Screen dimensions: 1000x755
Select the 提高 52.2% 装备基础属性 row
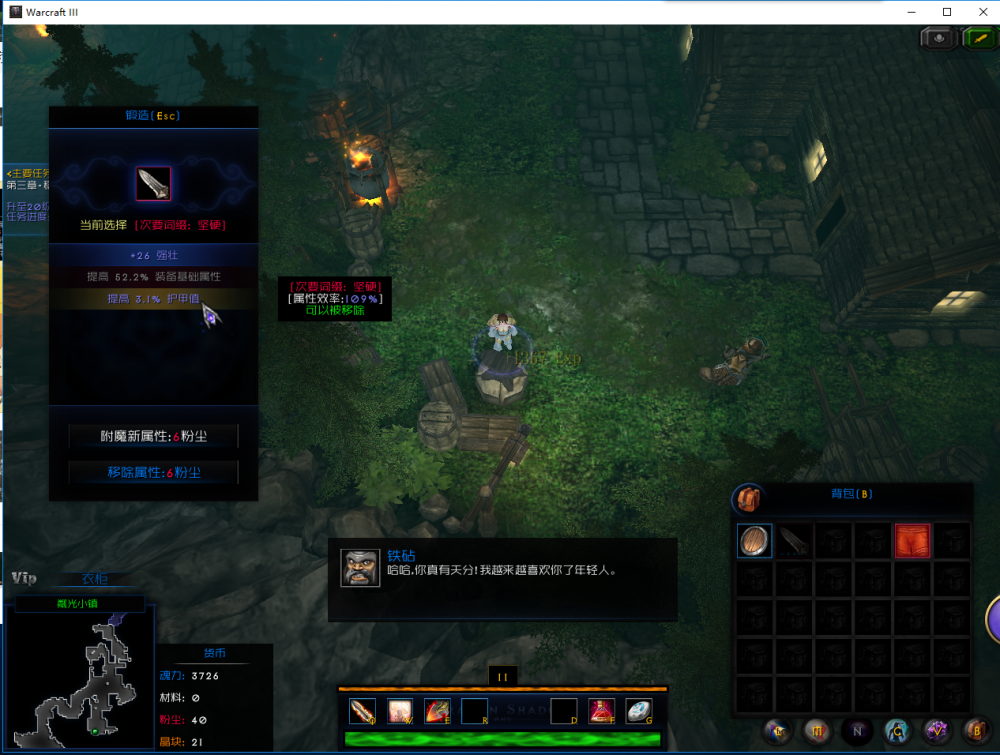153,276
